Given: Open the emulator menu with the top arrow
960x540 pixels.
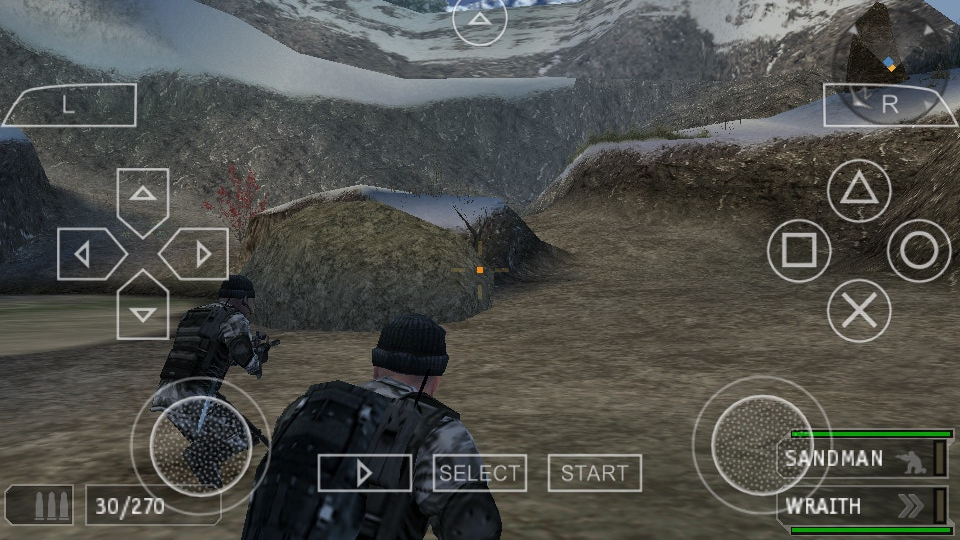Looking at the screenshot, I should click(480, 19).
